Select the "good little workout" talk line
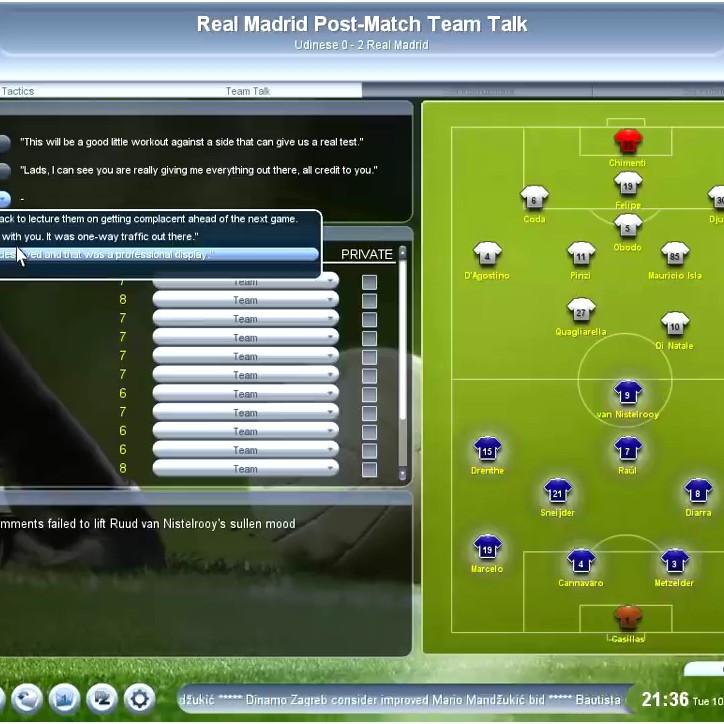Image resolution: width=724 pixels, height=724 pixels. [x=192, y=142]
